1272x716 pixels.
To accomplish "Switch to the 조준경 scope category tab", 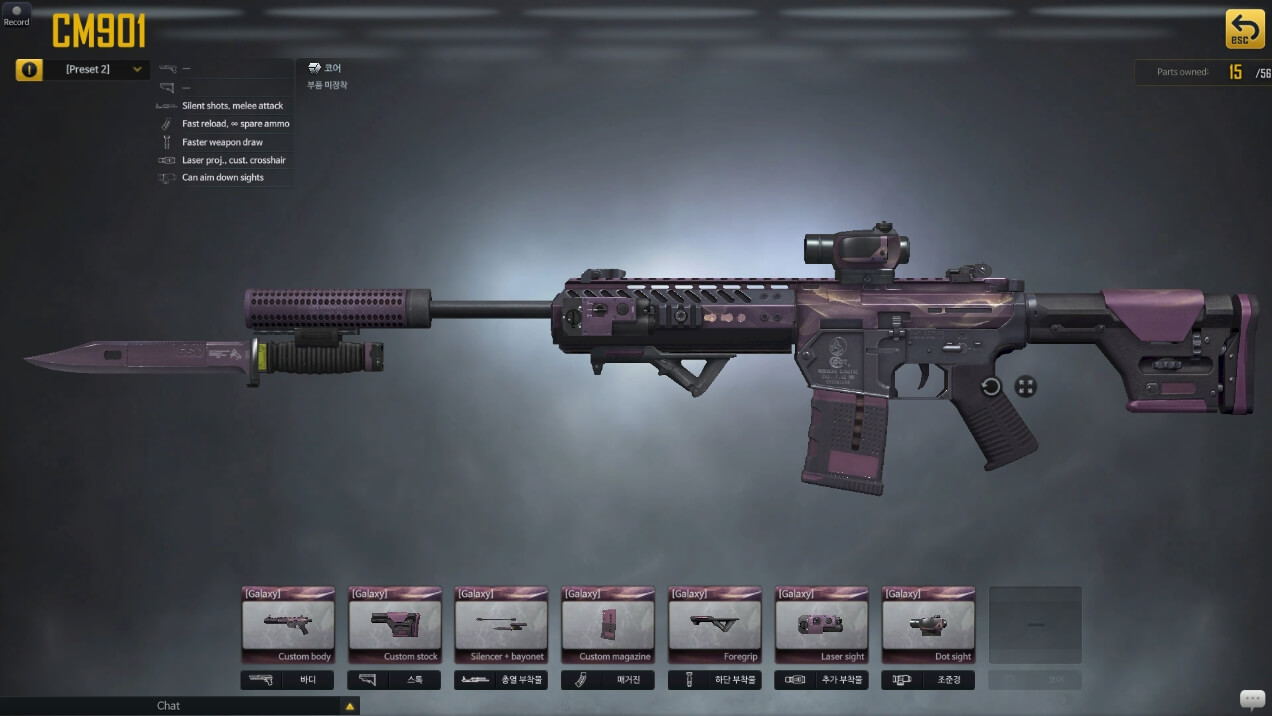I will [x=930, y=680].
